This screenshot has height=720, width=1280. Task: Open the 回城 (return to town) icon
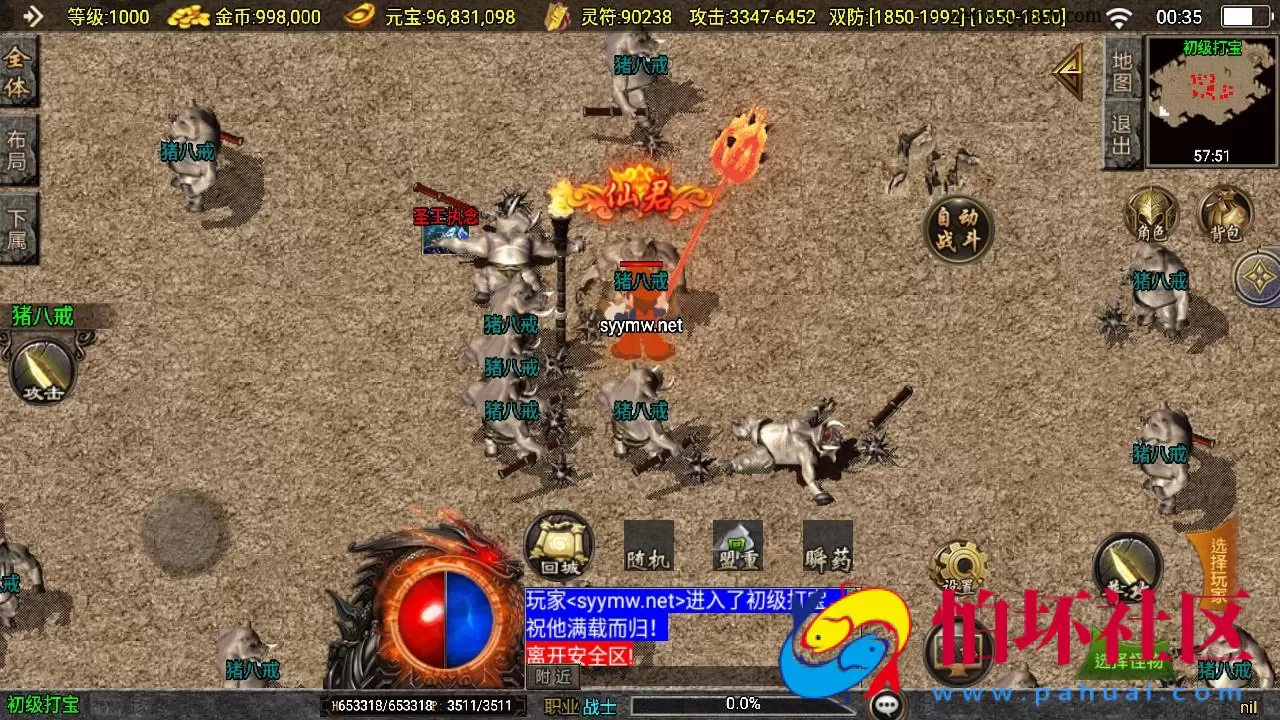557,546
